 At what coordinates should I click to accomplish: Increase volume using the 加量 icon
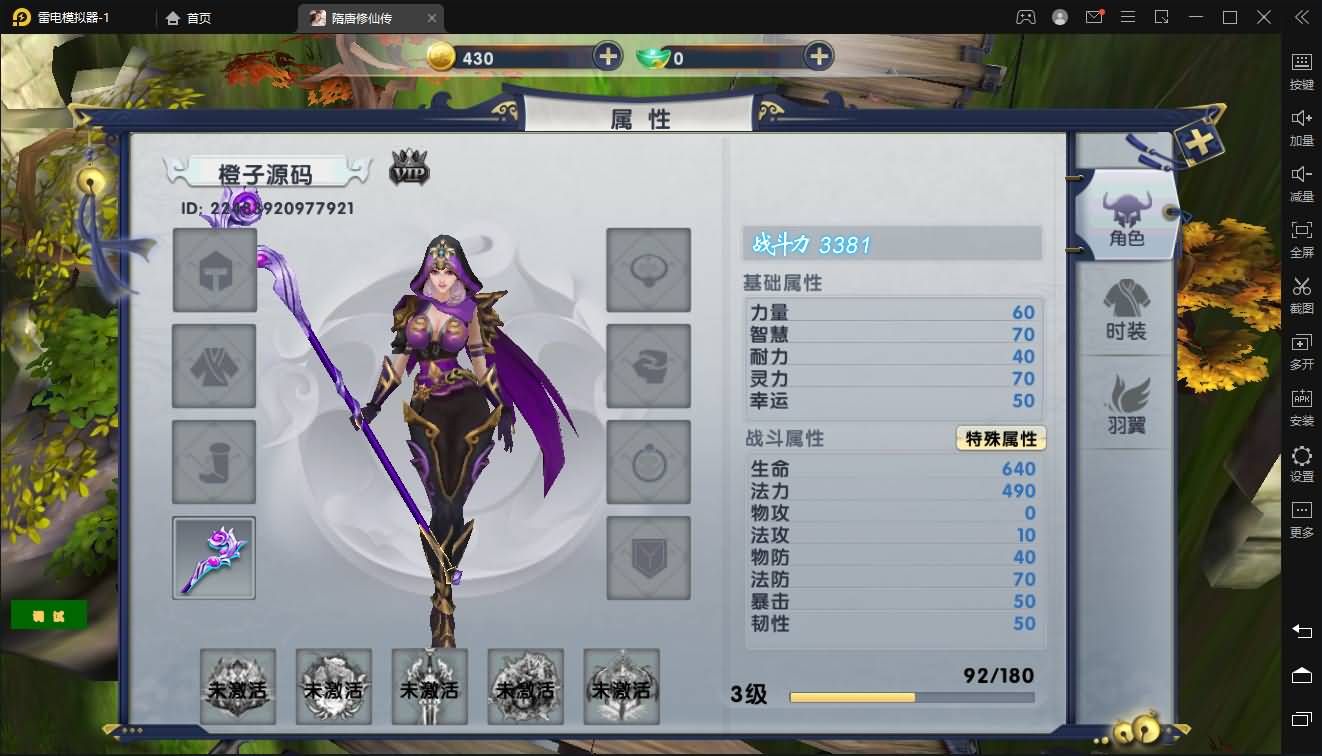pyautogui.click(x=1301, y=127)
